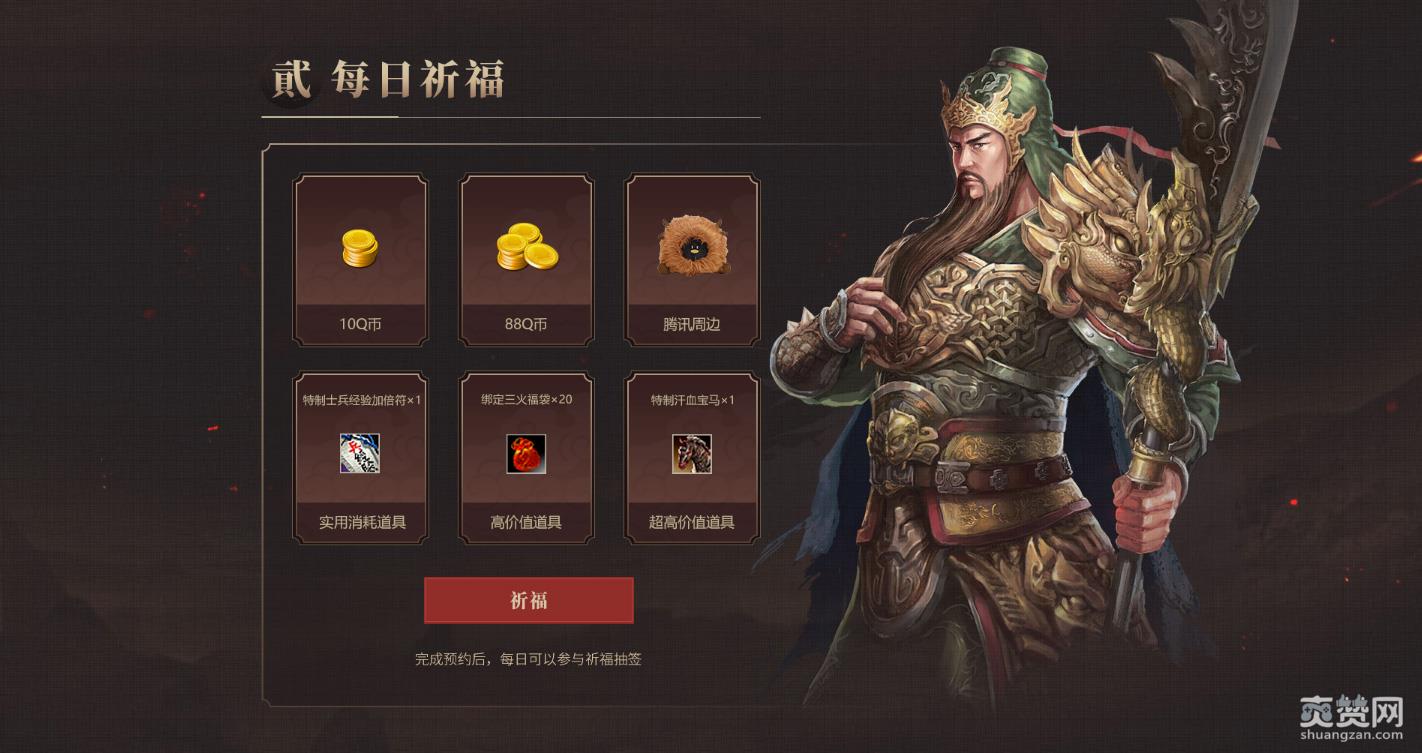
Task: Click the red 祈福 button
Action: pyautogui.click(x=528, y=600)
